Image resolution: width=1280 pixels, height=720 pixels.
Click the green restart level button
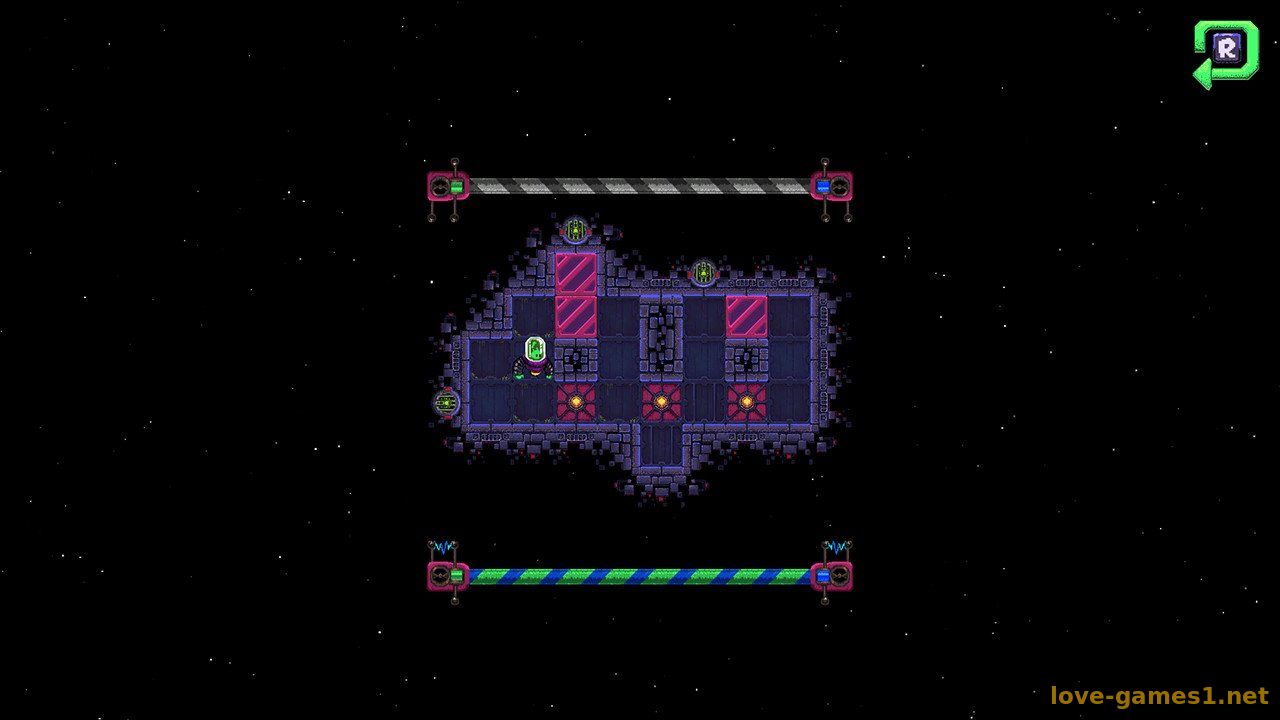tap(1225, 50)
